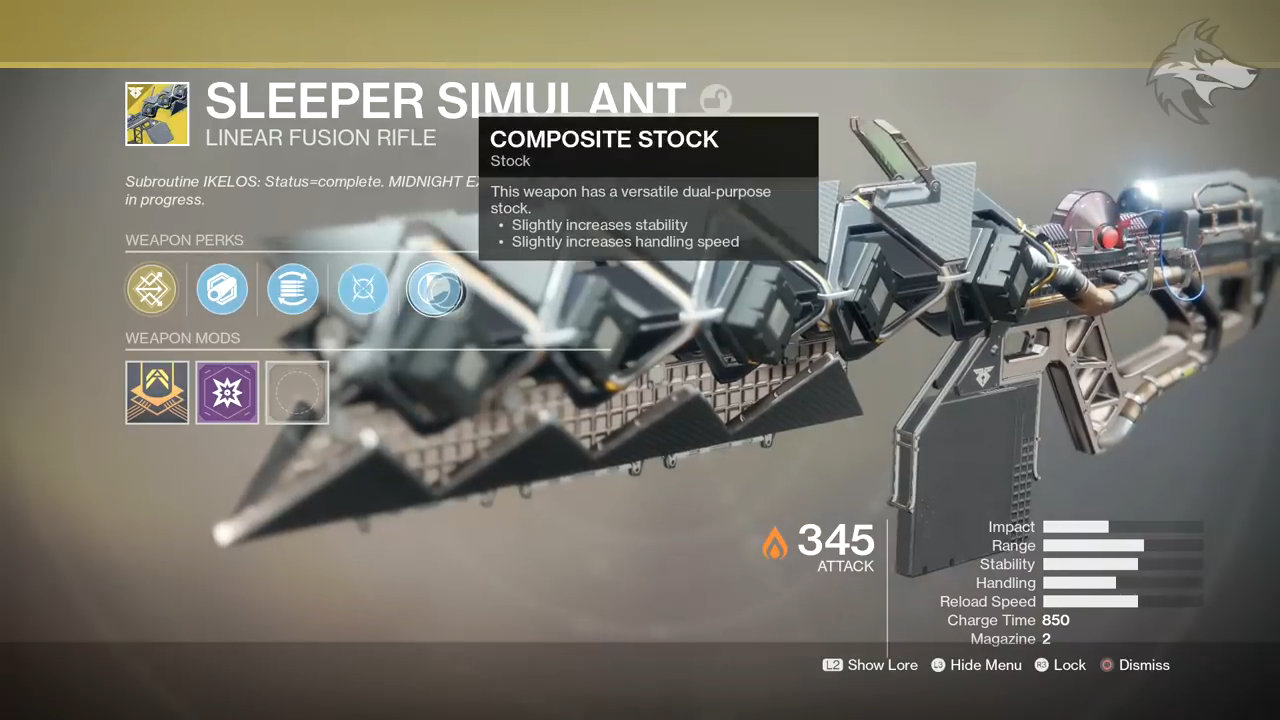
Task: Choose the battery reload perk with arrows
Action: pyautogui.click(x=293, y=290)
